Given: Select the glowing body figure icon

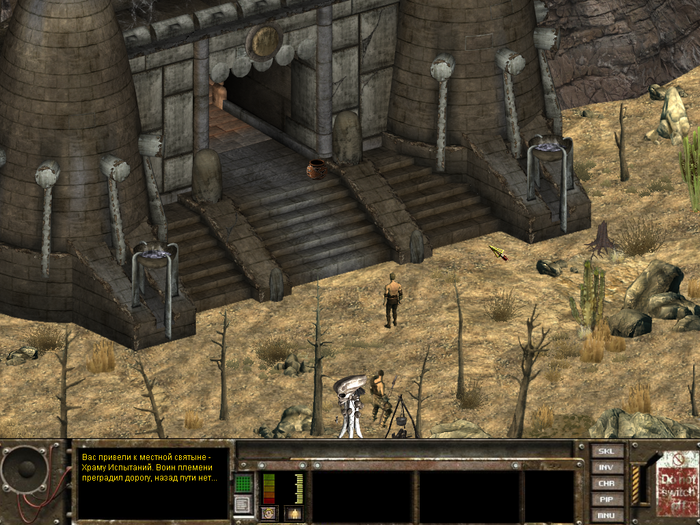Looking at the screenshot, I should (293, 513).
